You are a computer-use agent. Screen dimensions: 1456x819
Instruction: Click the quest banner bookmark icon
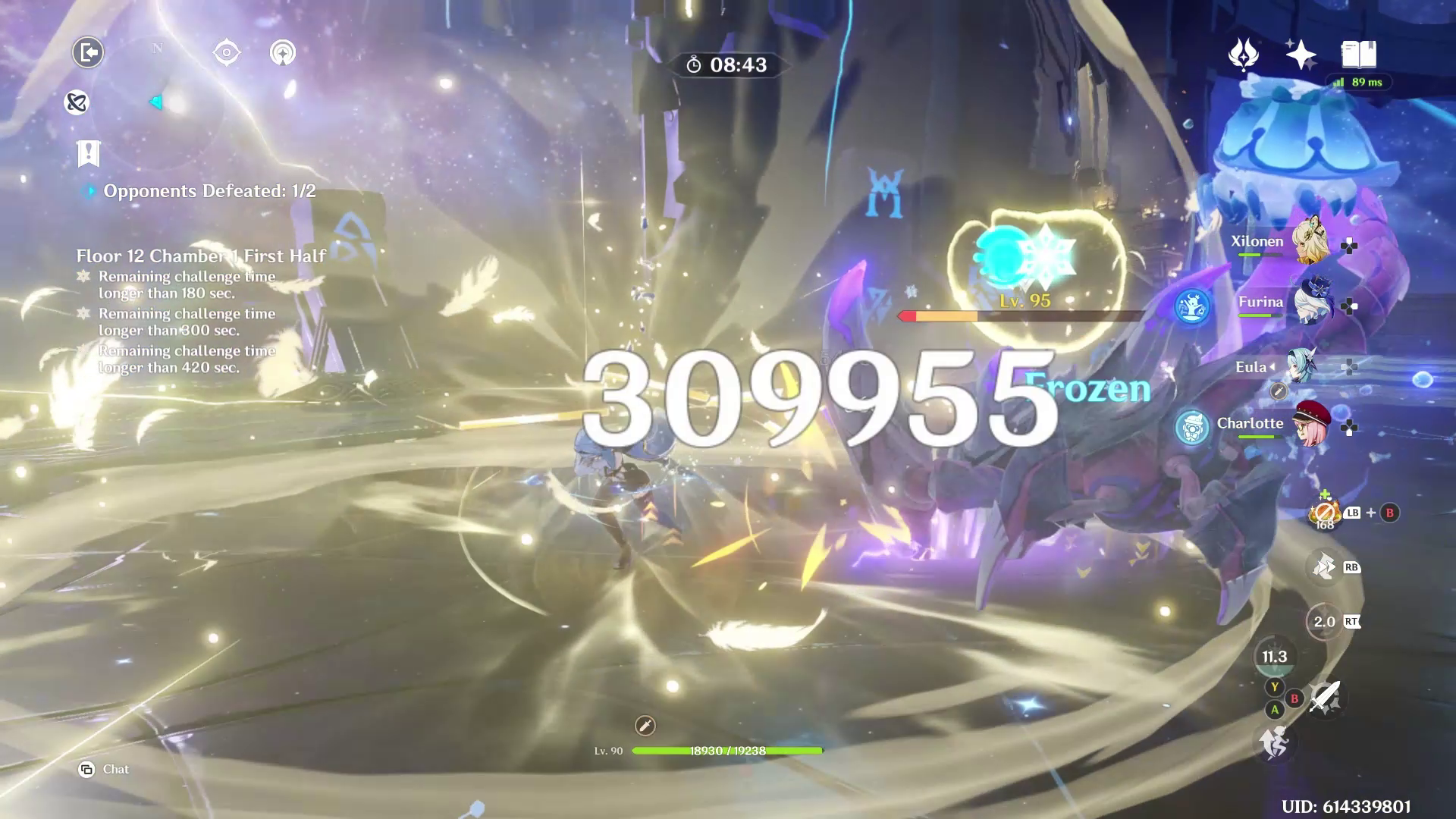click(87, 154)
